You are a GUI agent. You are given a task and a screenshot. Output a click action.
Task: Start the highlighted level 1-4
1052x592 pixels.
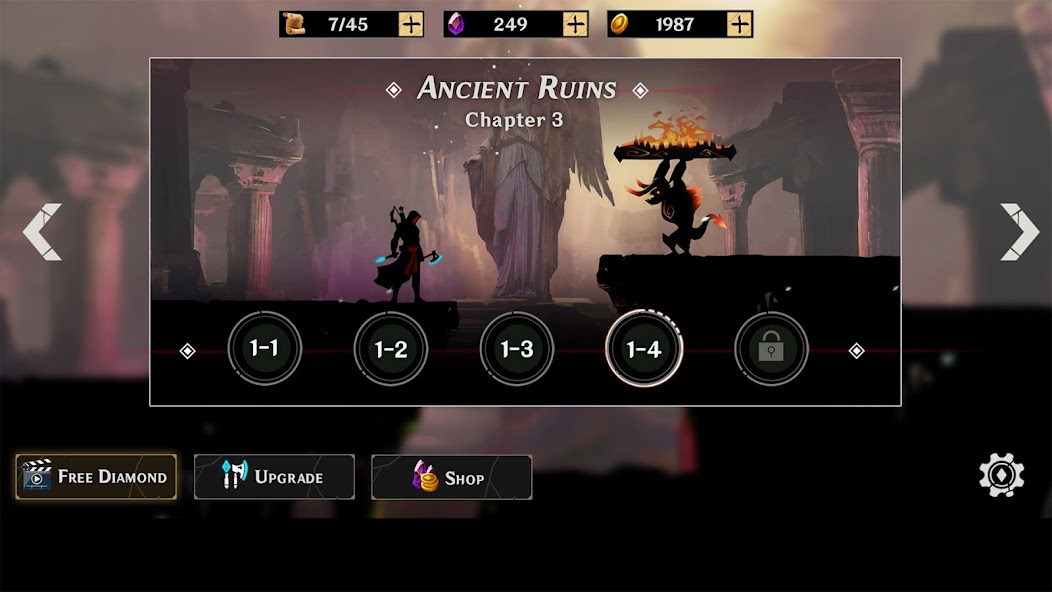pos(644,349)
